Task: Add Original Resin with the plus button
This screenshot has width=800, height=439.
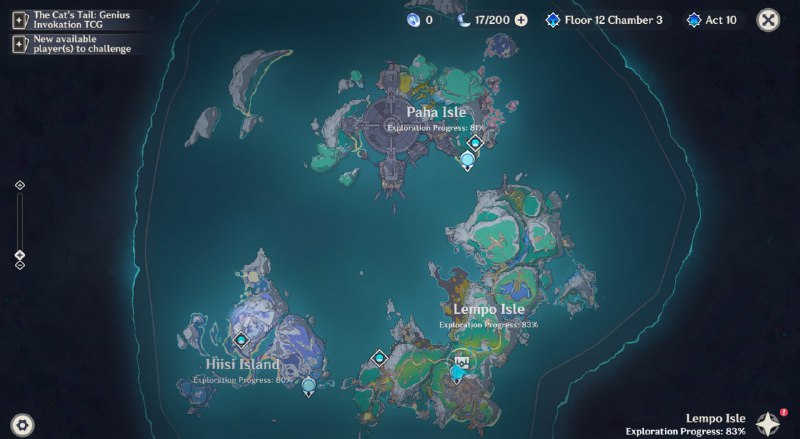Action: 521,20
